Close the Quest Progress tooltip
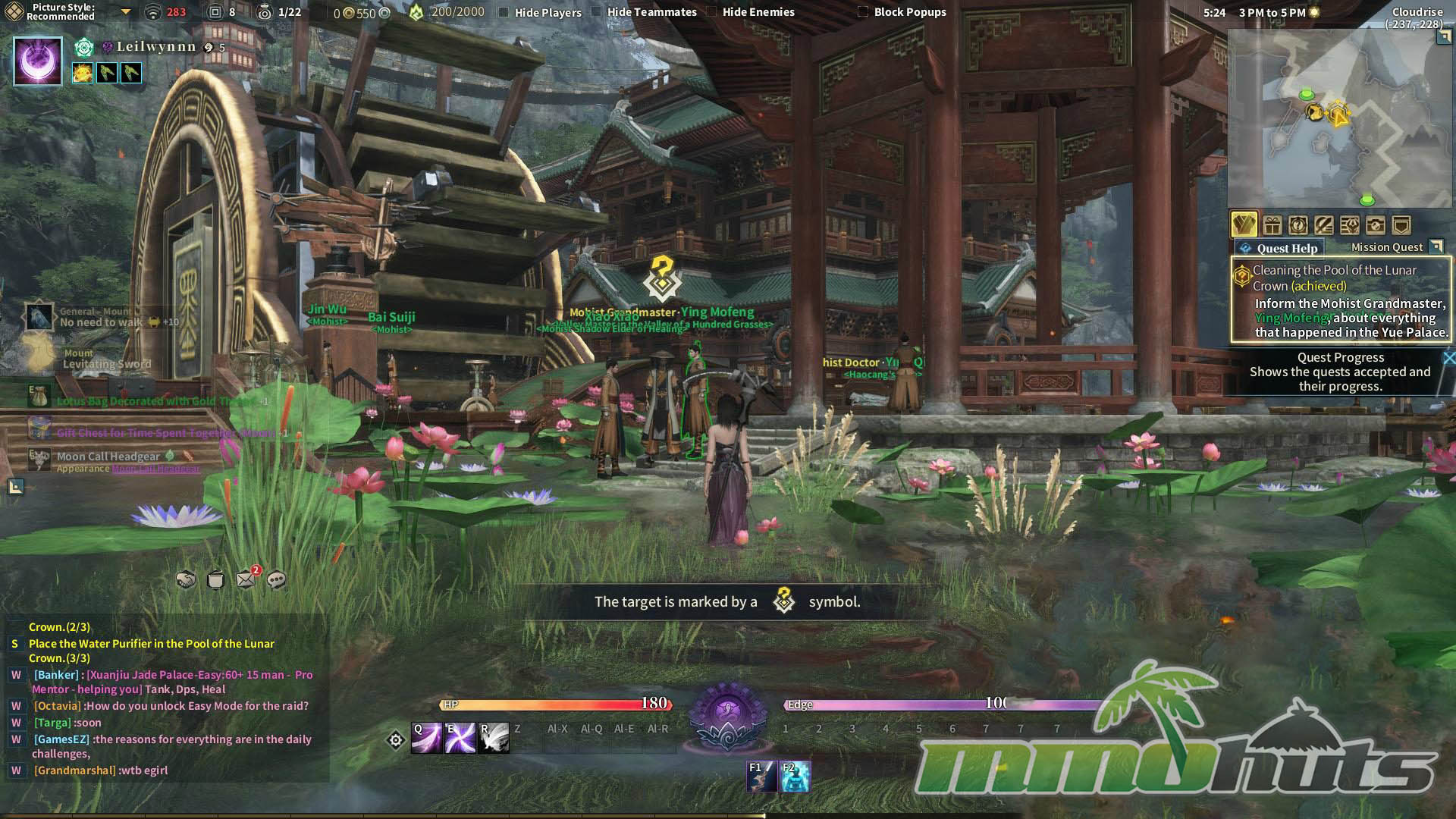The height and width of the screenshot is (819, 1456). pyautogui.click(x=1448, y=358)
